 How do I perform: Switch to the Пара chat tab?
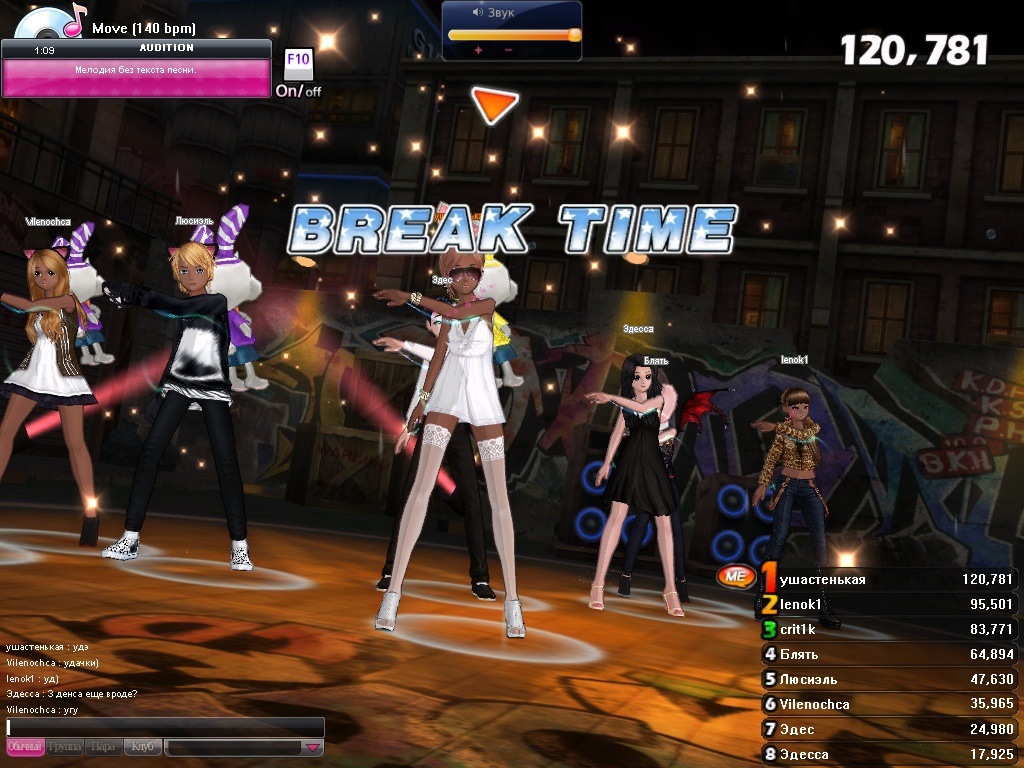click(x=103, y=747)
